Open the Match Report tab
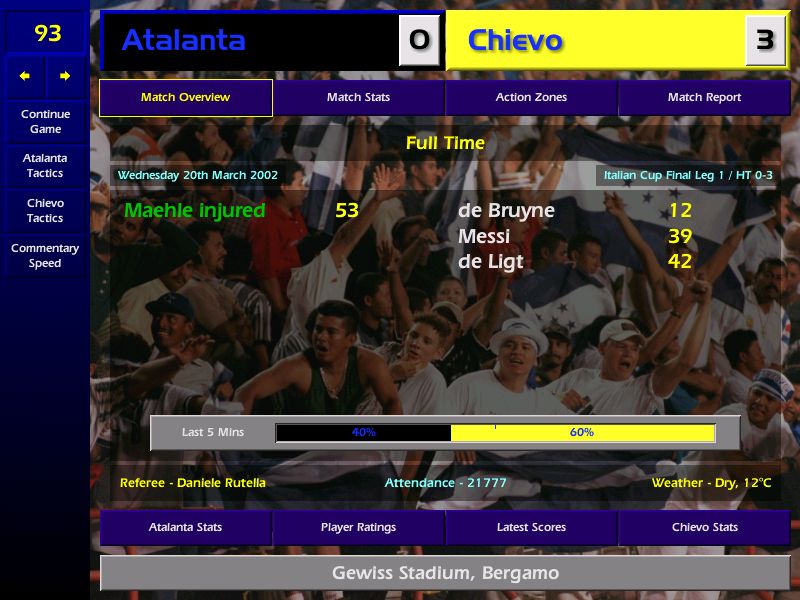 (x=704, y=97)
